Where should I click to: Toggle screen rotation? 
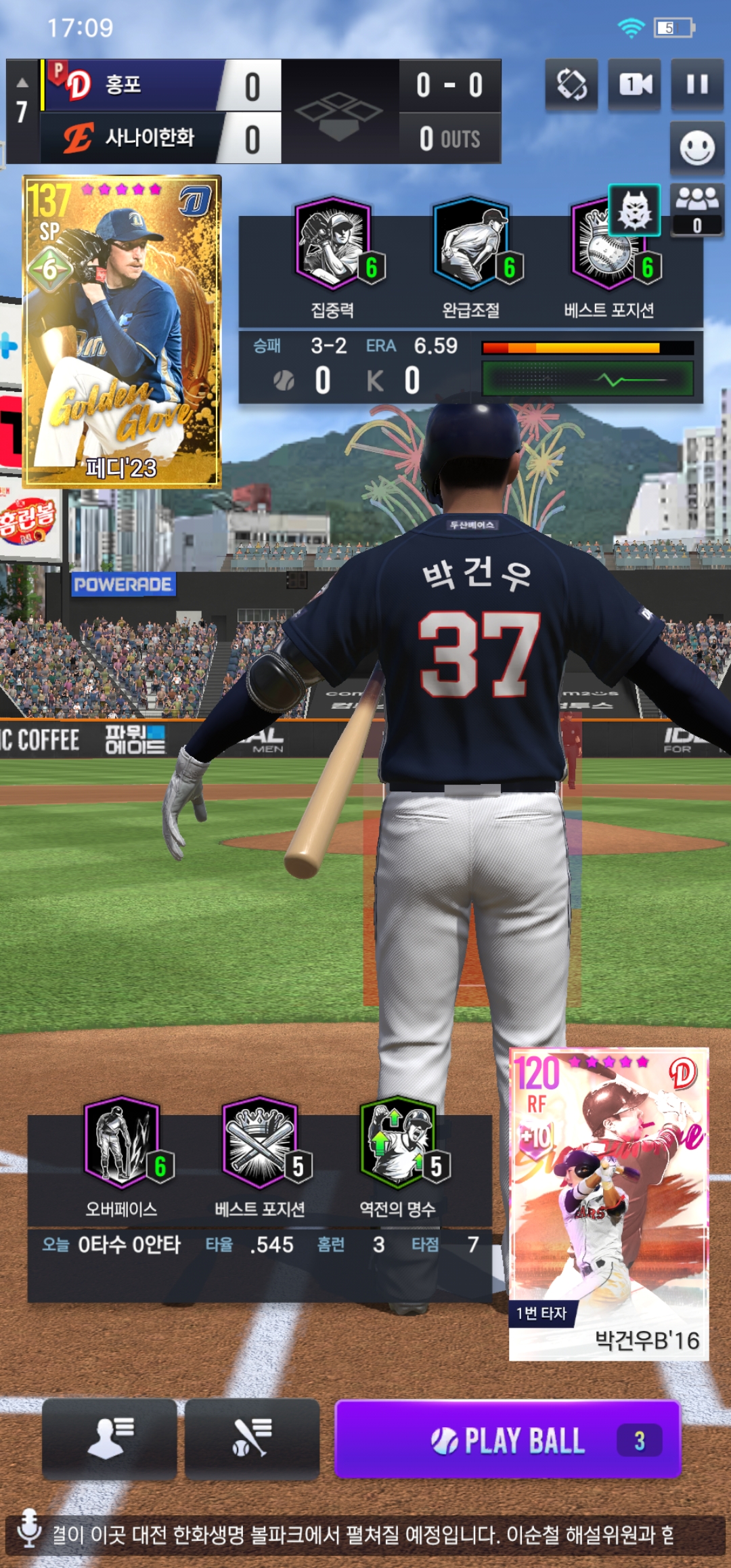coord(571,85)
